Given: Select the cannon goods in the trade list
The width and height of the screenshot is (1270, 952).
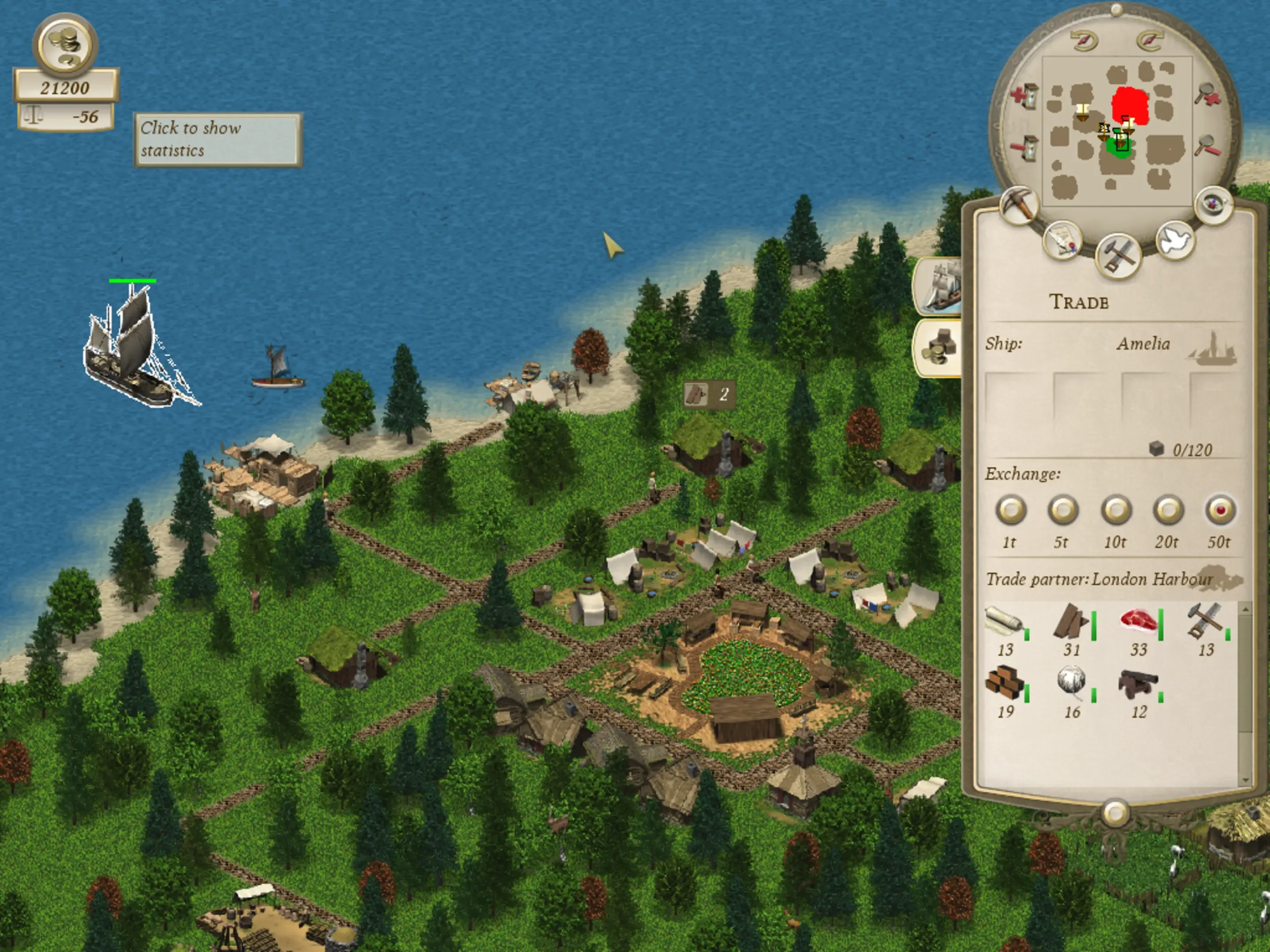Looking at the screenshot, I should [1137, 685].
